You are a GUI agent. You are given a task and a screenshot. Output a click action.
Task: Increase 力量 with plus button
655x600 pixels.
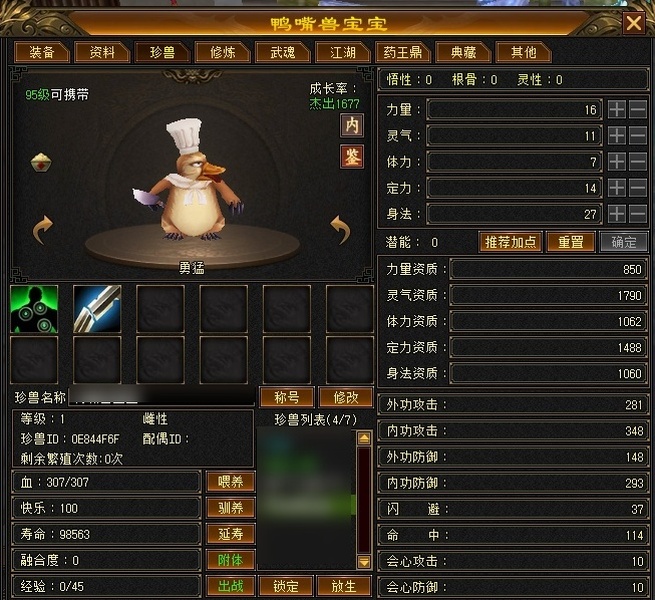point(617,109)
